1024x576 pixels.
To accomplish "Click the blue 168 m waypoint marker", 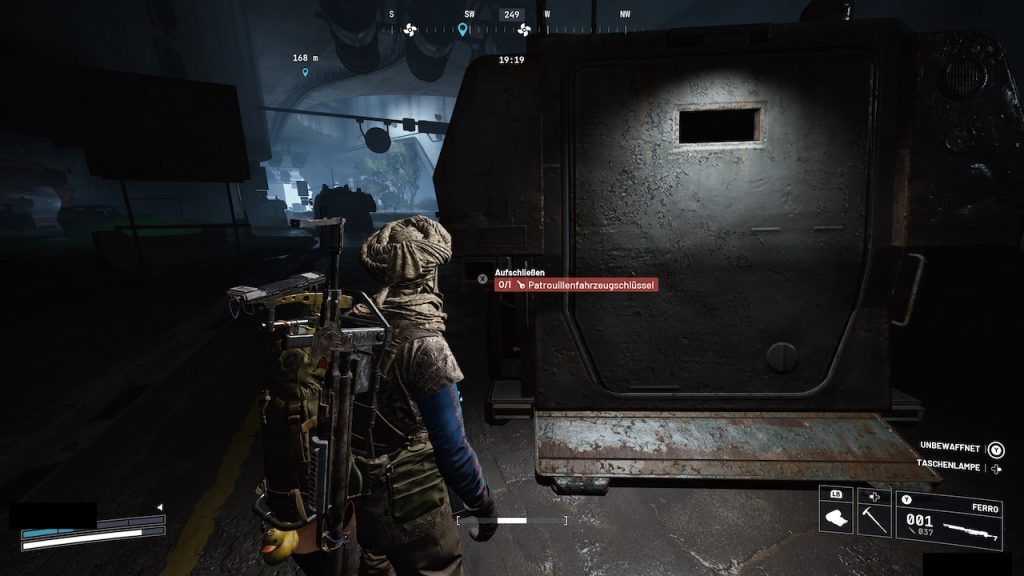I will coord(305,72).
